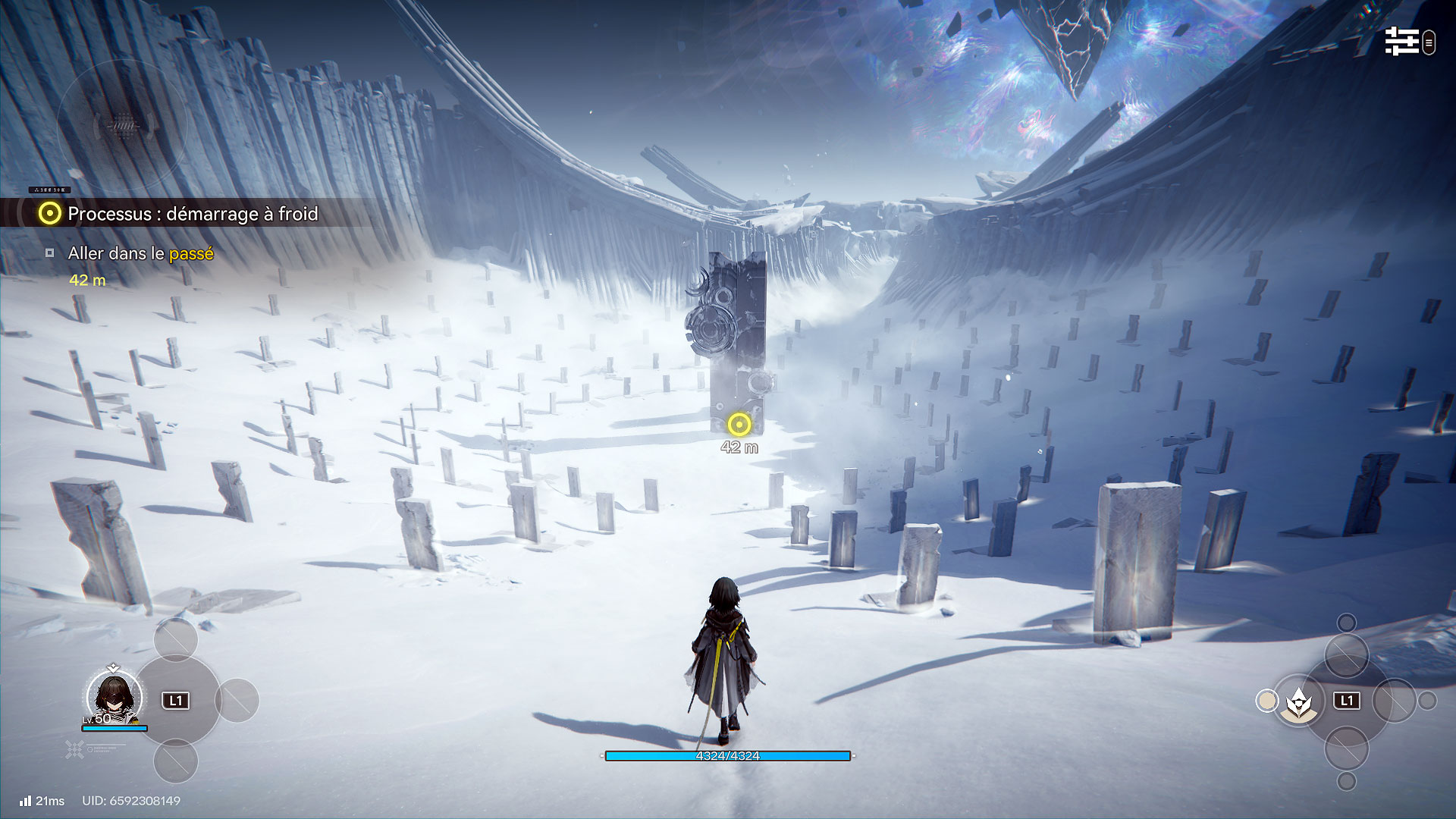
Task: Select the Processus : démarrage à froid quest
Action: pyautogui.click(x=193, y=214)
